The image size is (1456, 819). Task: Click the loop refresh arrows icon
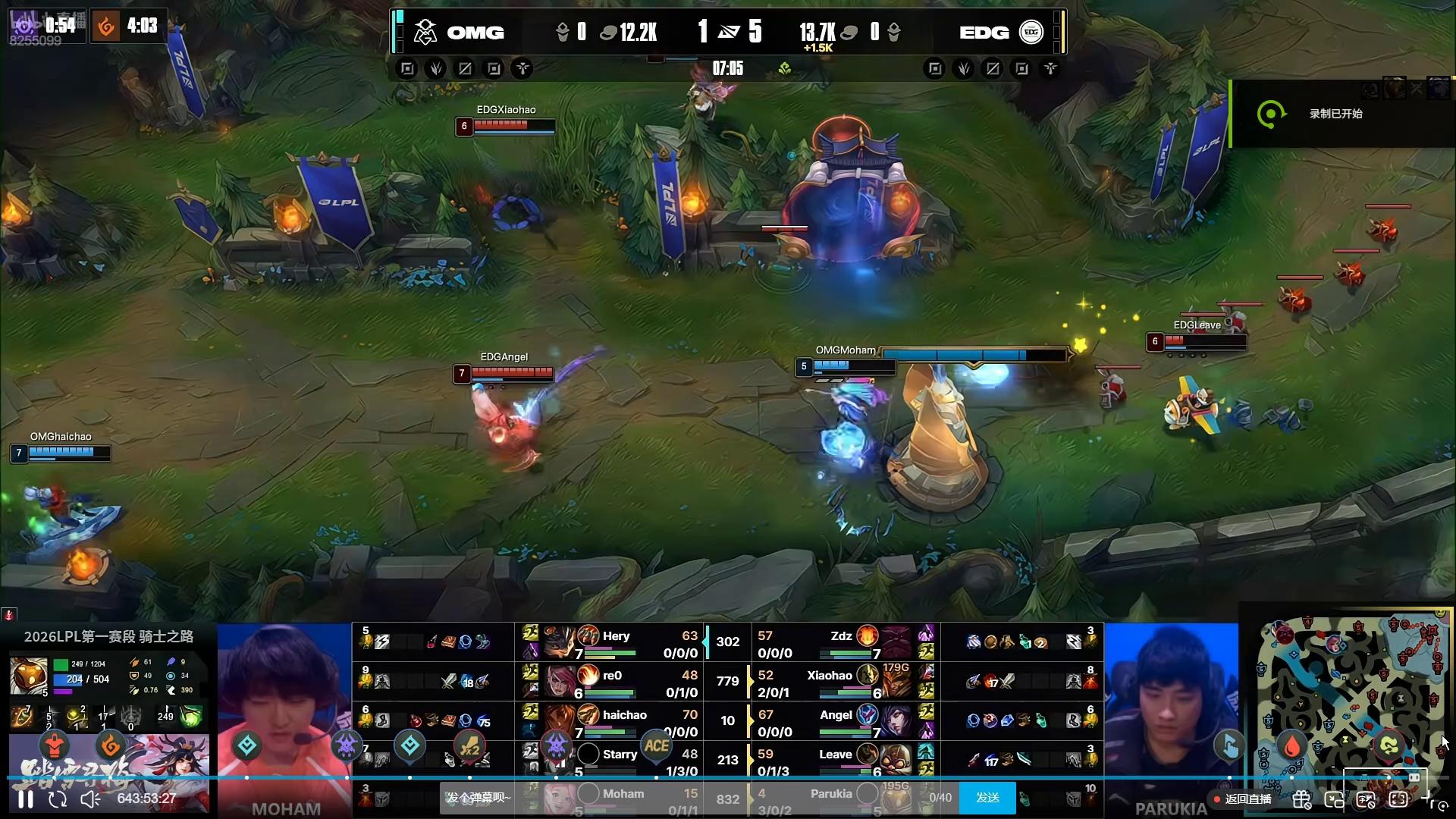click(x=58, y=799)
